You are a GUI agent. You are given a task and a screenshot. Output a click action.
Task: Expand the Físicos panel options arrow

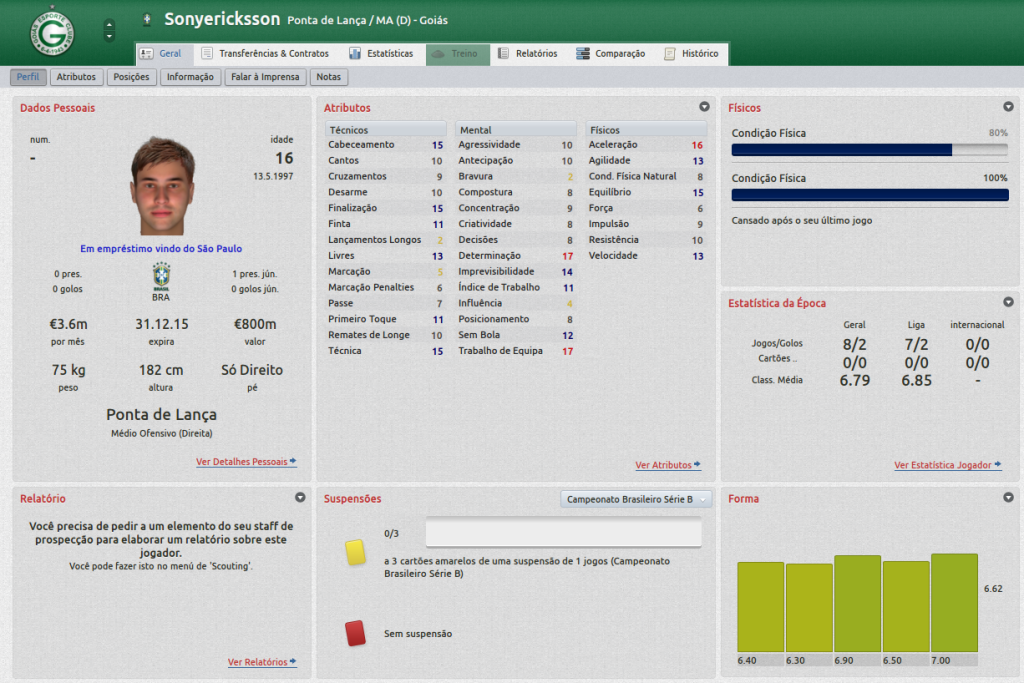[1008, 107]
